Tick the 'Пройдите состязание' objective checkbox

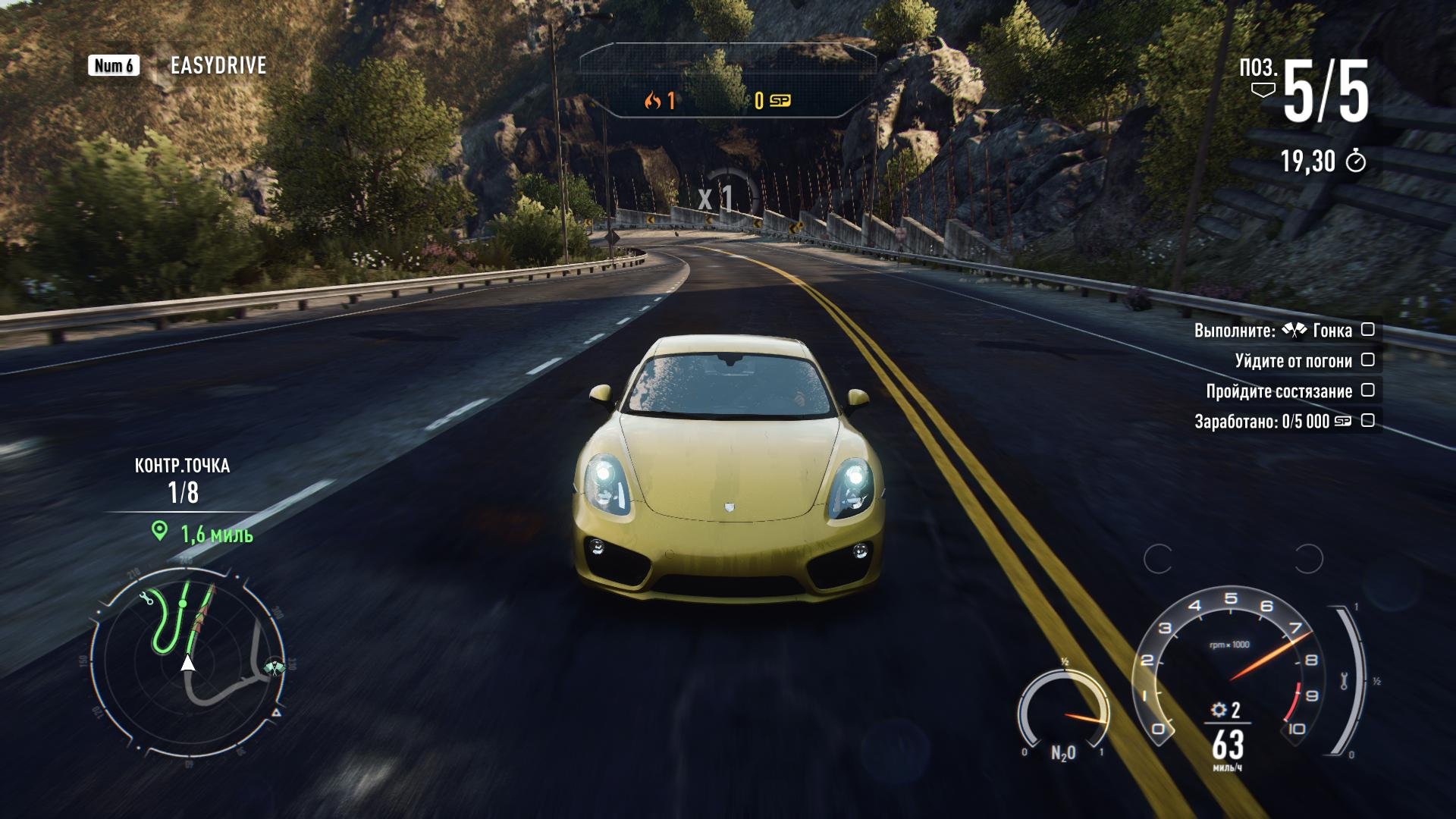click(x=1367, y=391)
